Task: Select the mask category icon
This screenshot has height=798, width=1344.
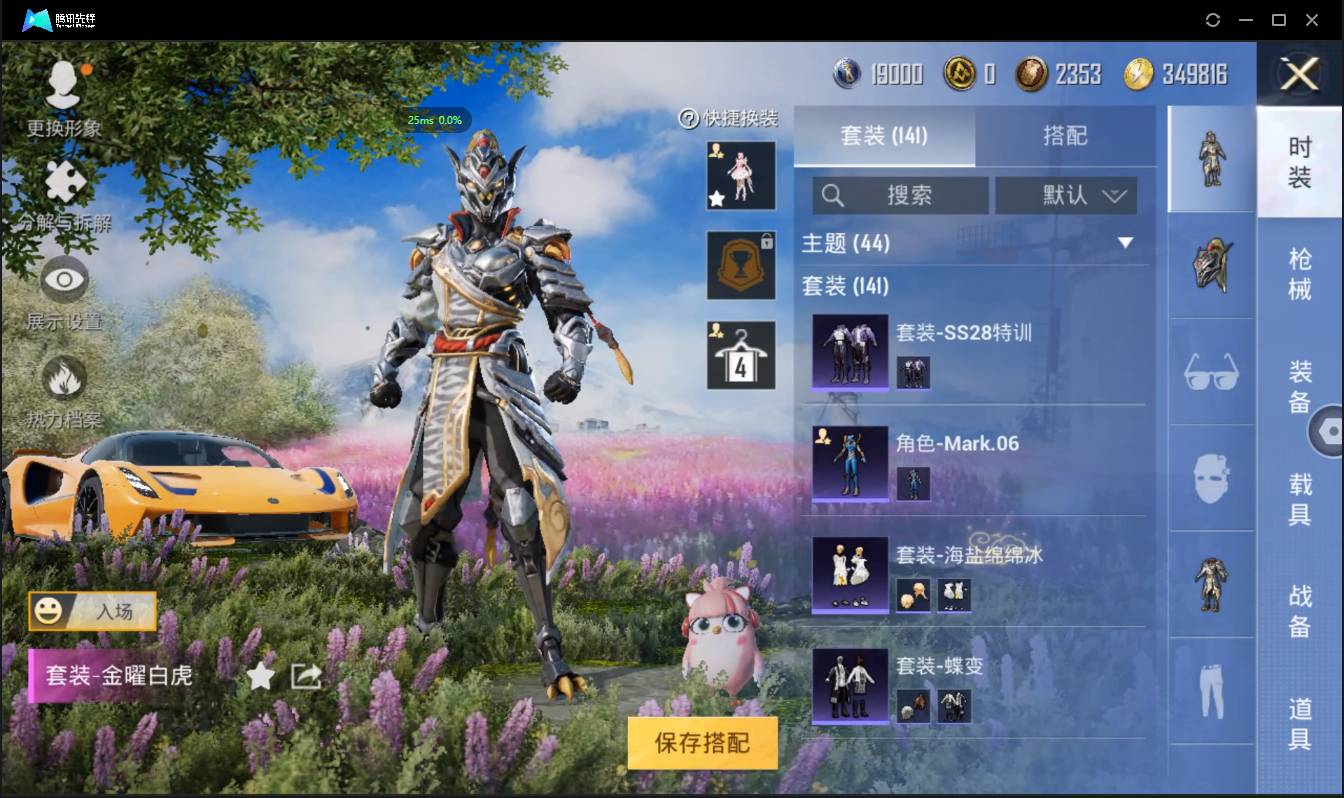Action: (x=1210, y=480)
